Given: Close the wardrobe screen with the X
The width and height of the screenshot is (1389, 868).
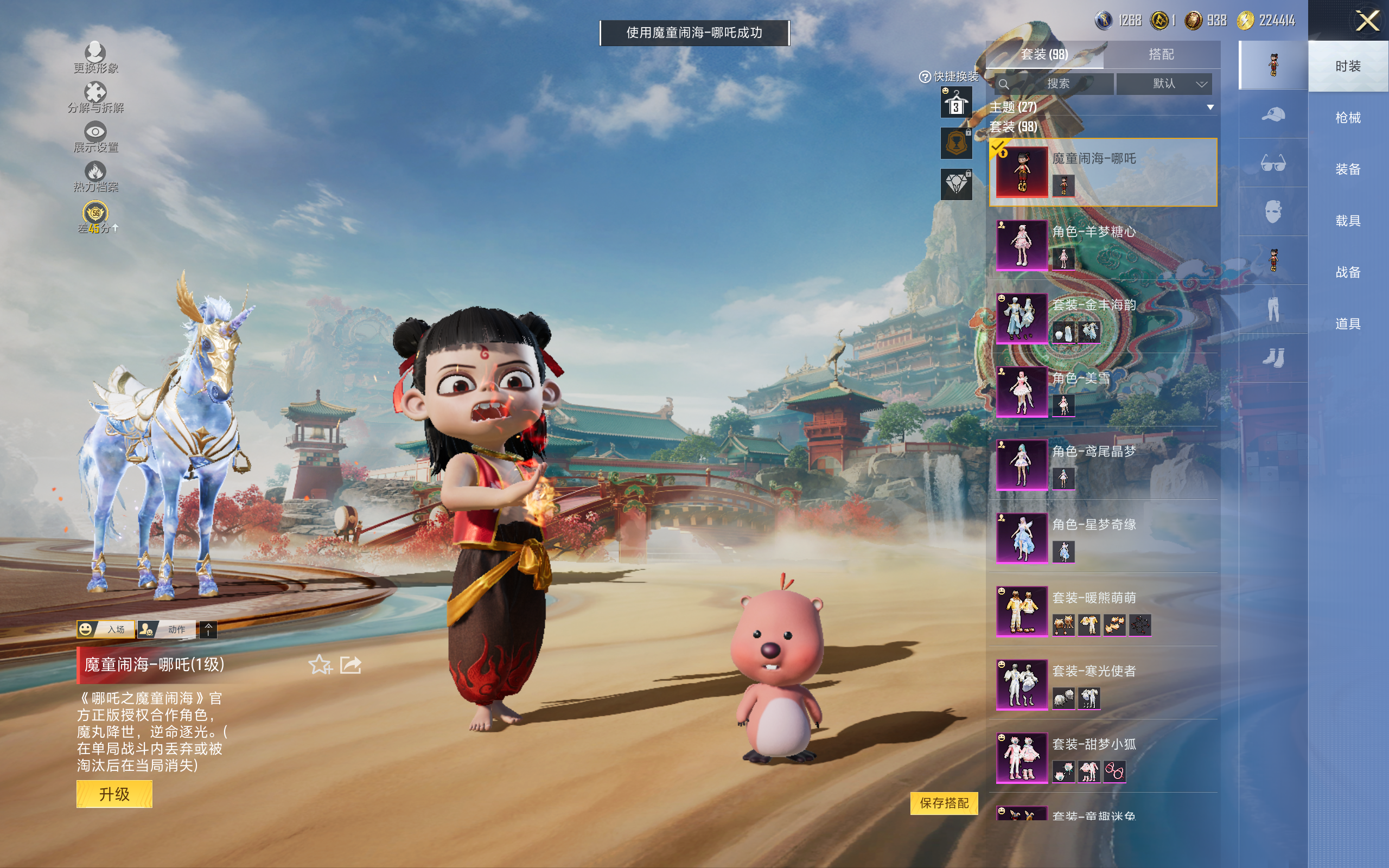Looking at the screenshot, I should [1367, 21].
